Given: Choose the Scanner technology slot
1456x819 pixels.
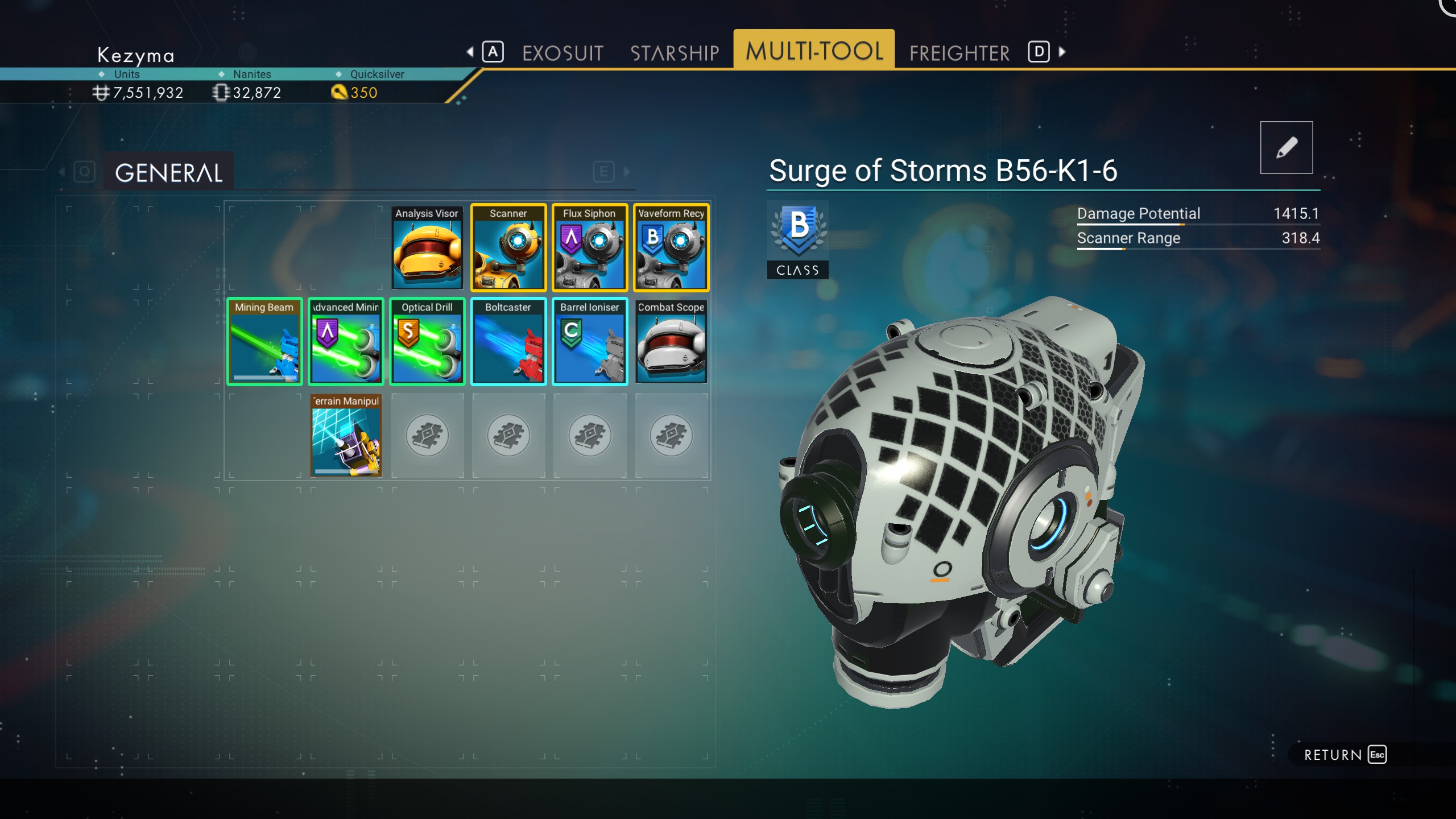Looking at the screenshot, I should pyautogui.click(x=508, y=247).
